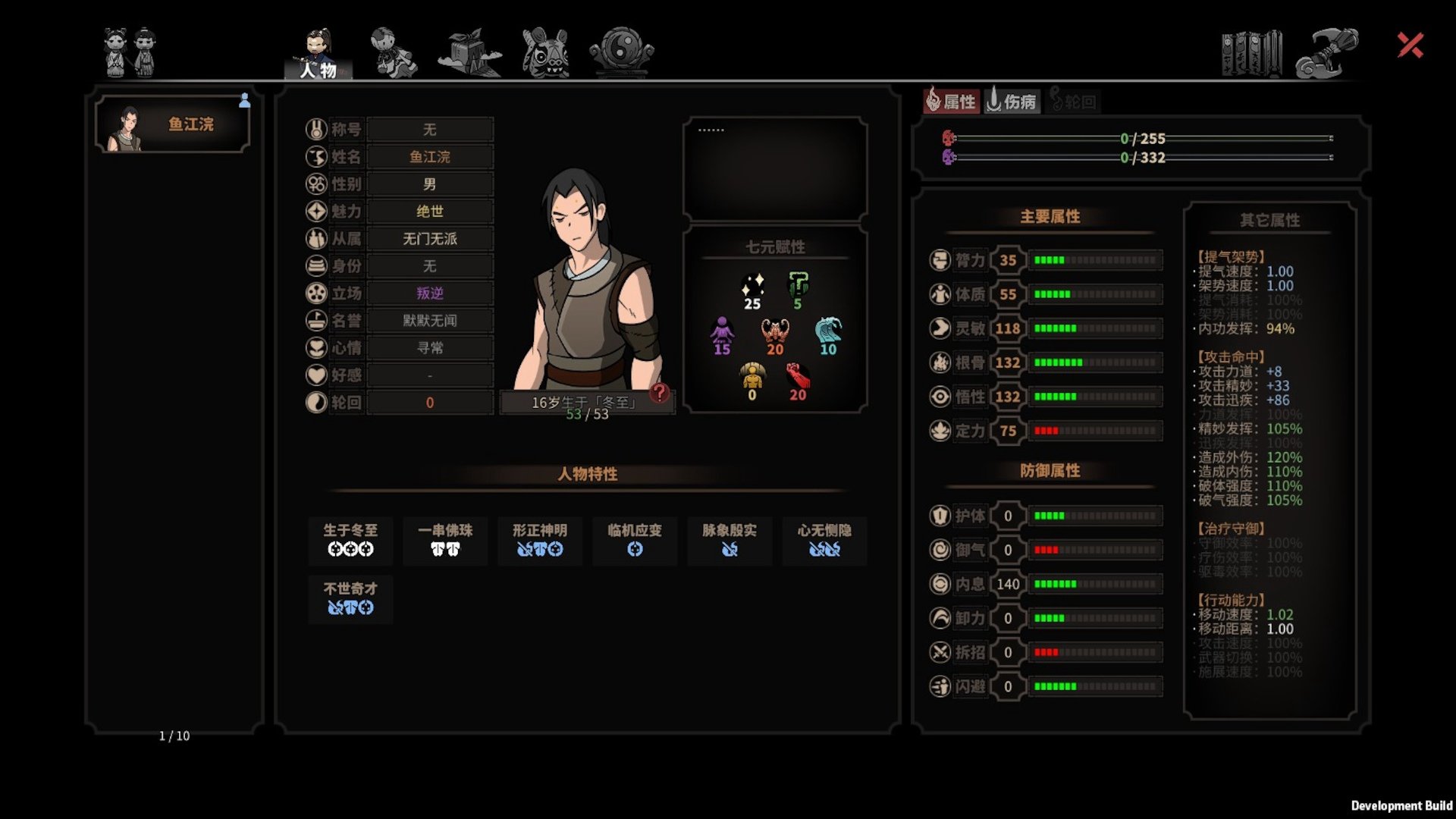Select the 临机应变 trait
This screenshot has height=819, width=1456.
[x=635, y=540]
